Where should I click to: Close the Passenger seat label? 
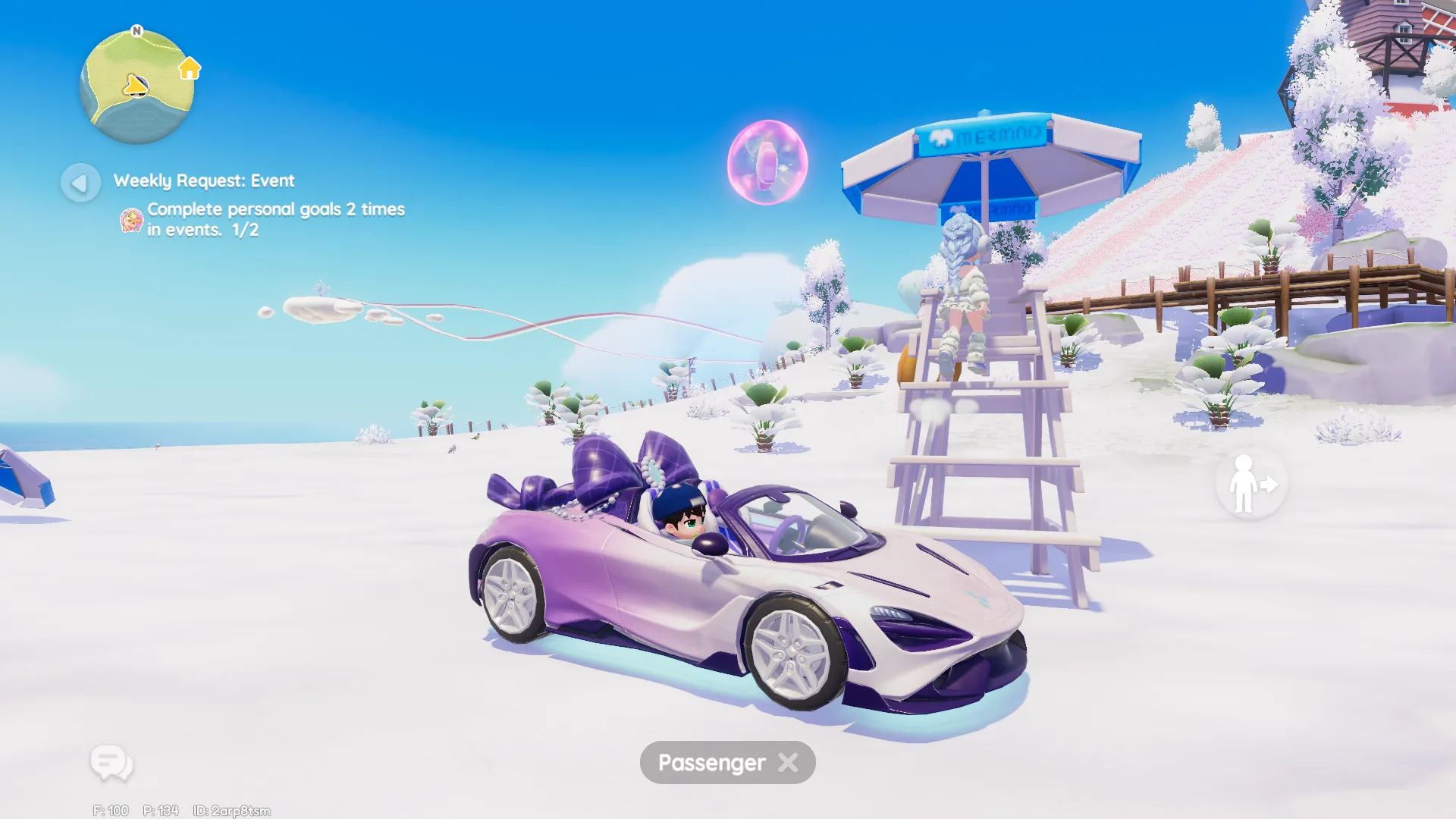pyautogui.click(x=789, y=763)
